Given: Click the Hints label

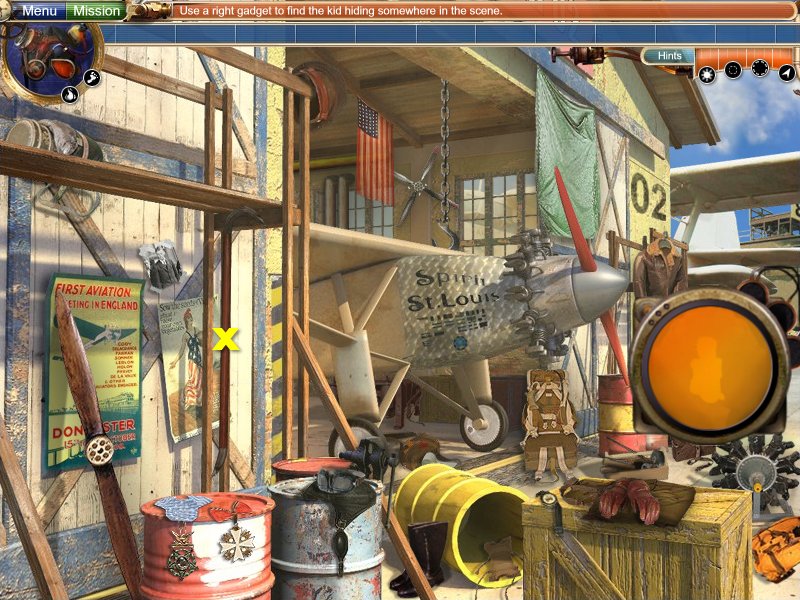Looking at the screenshot, I should [669, 56].
